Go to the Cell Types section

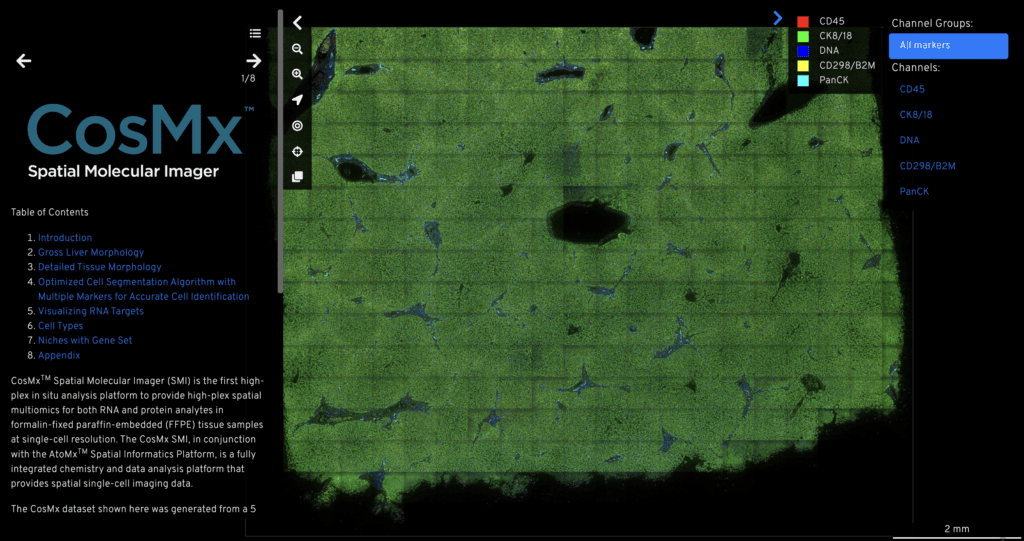point(61,326)
